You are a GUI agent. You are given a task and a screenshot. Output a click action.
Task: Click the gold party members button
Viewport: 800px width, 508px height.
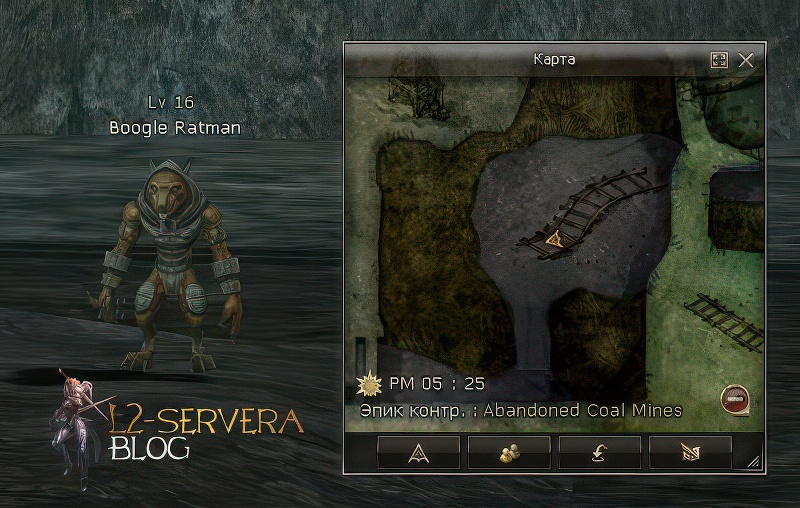[x=508, y=453]
